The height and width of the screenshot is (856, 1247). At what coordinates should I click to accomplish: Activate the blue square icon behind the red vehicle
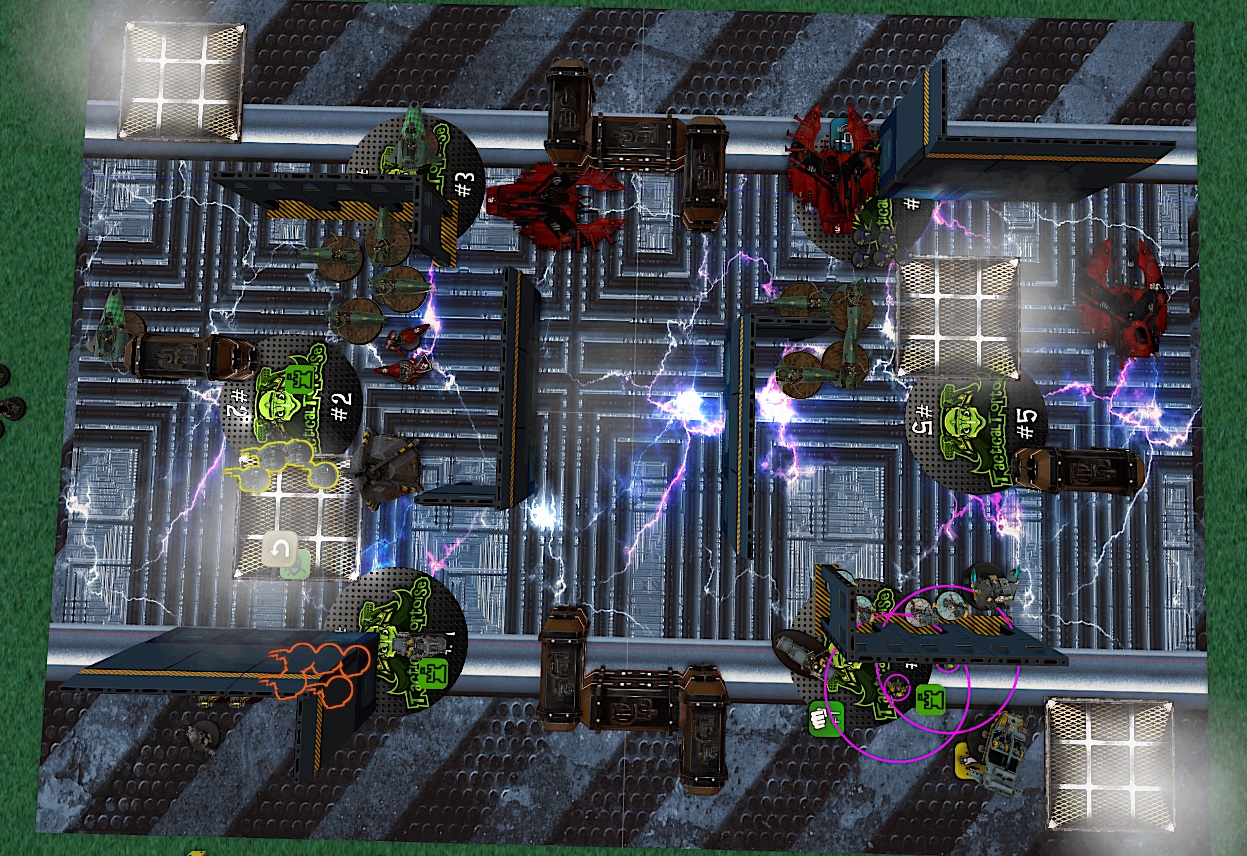coord(838,130)
